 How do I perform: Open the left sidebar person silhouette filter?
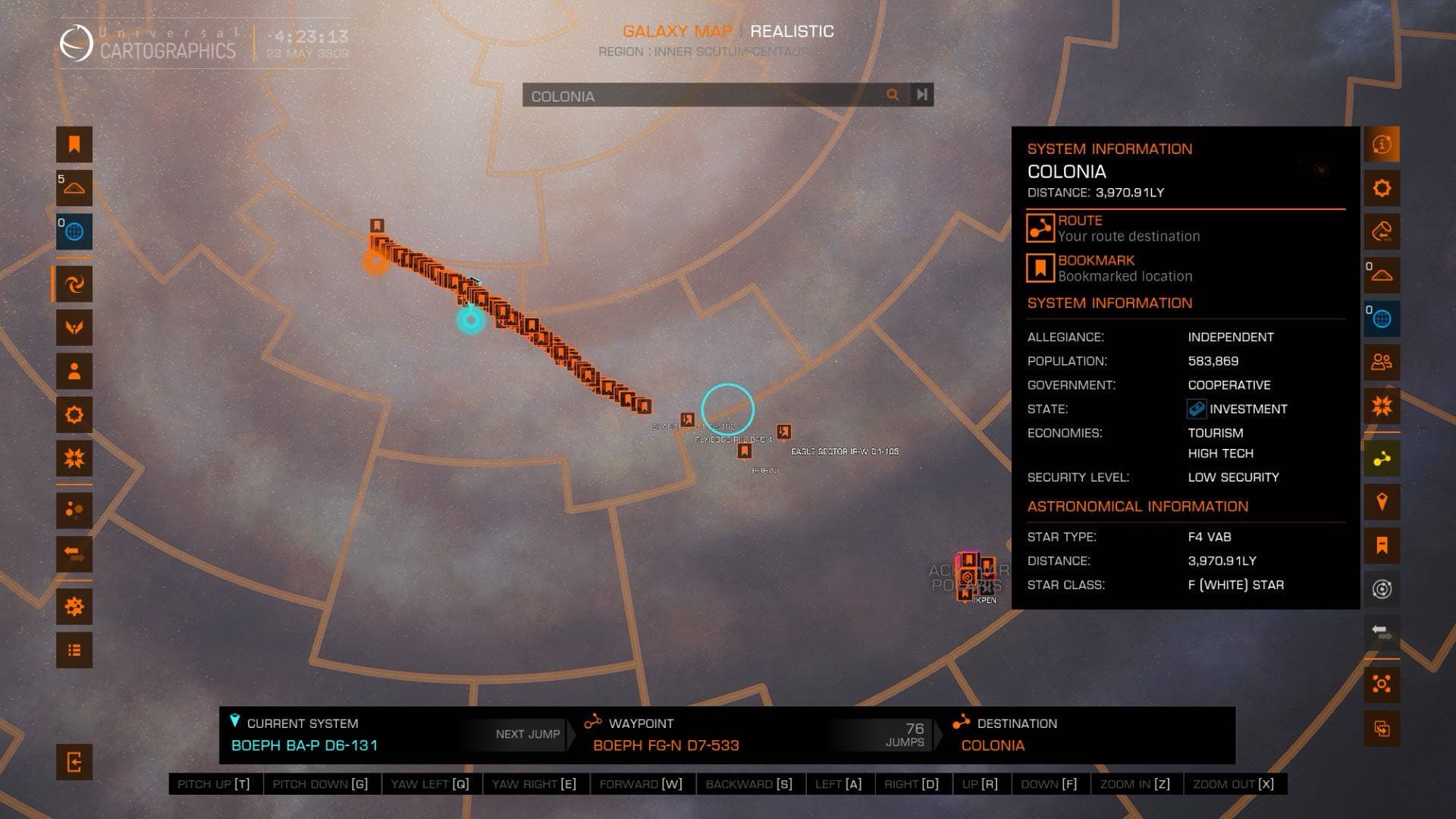point(74,372)
